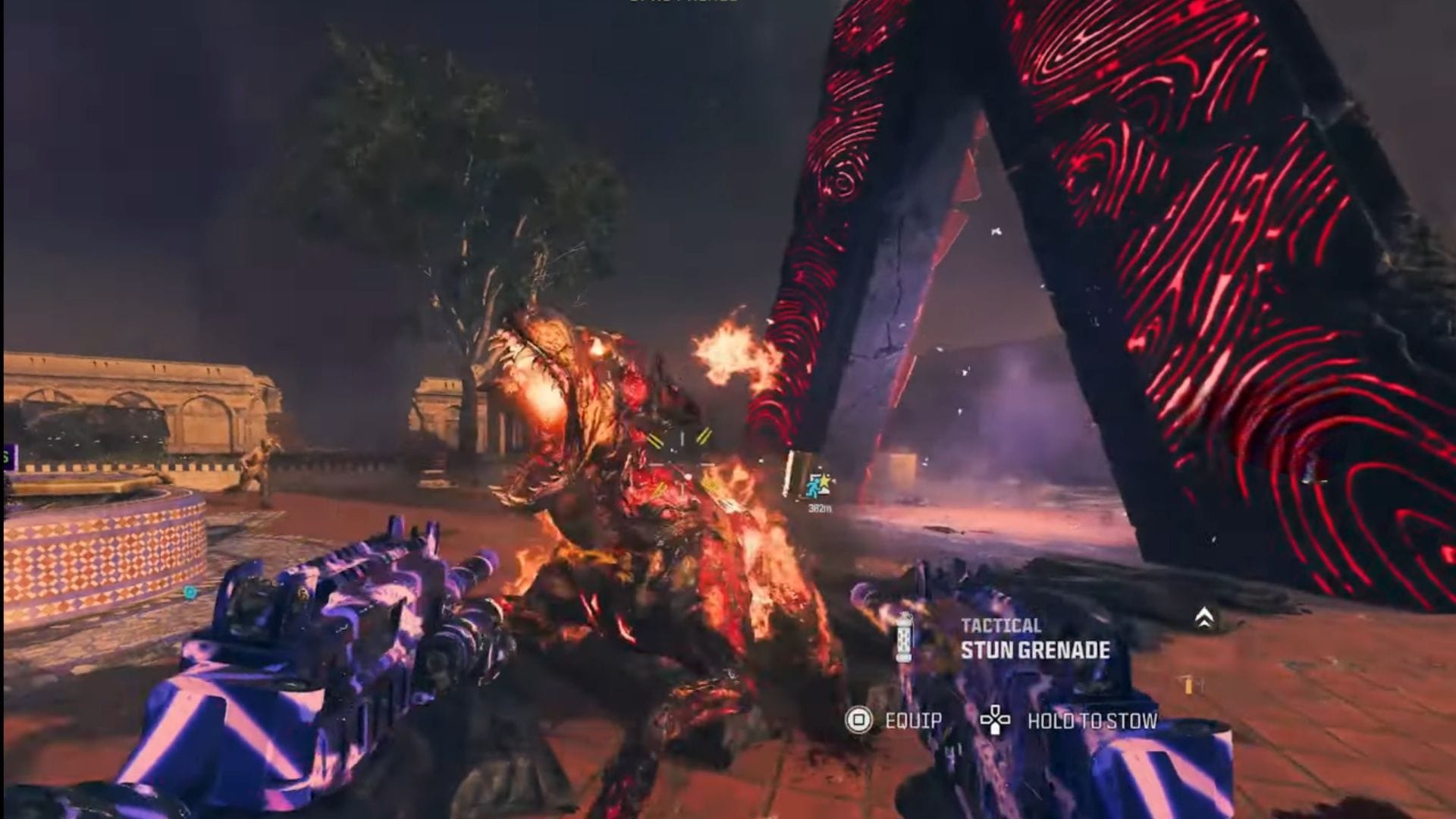Toggle the waypoint marker showing 382m
Image resolution: width=1456 pixels, height=819 pixels.
coord(819,489)
